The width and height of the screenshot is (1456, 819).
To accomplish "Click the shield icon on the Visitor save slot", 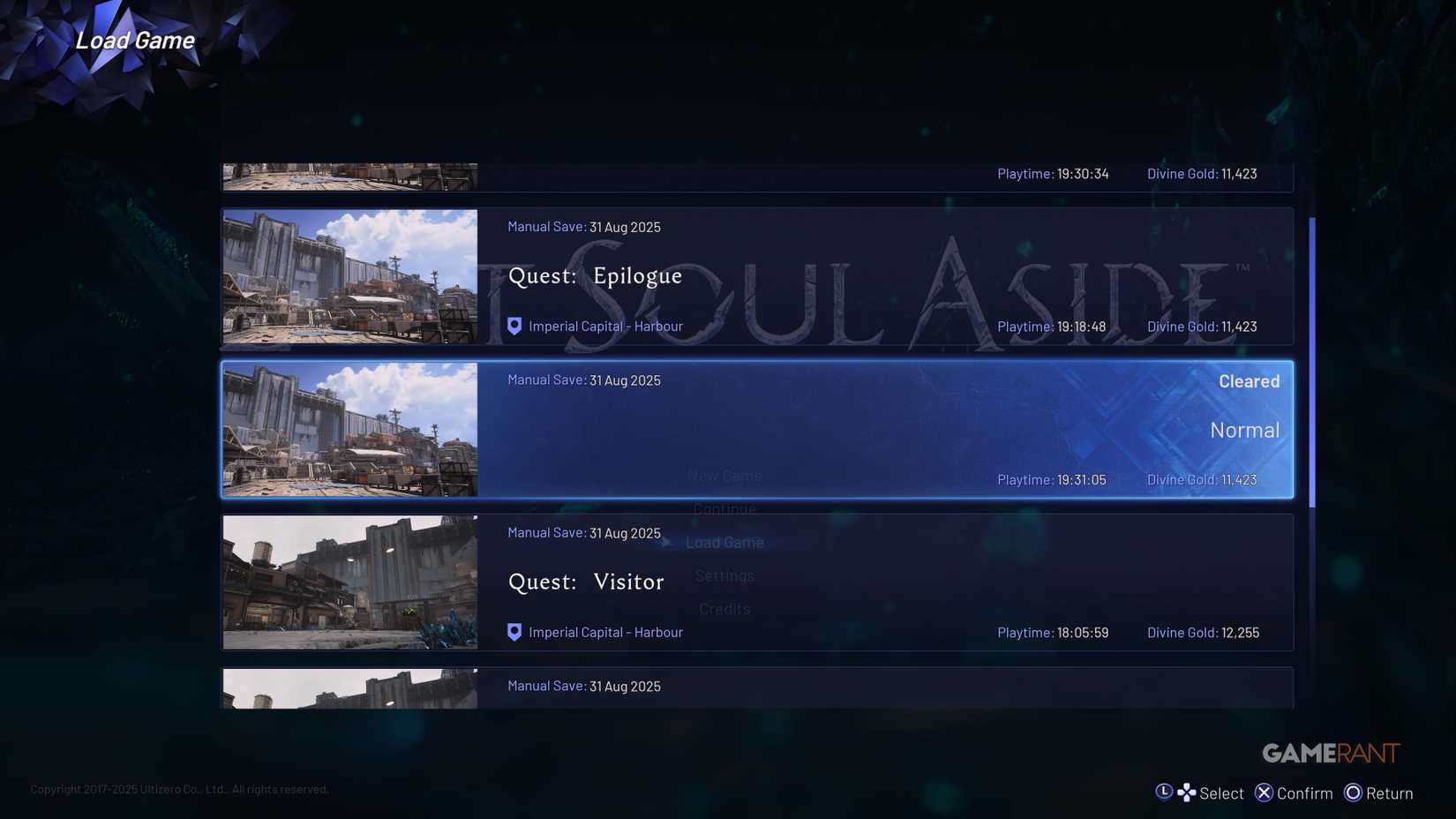I will coord(514,631).
